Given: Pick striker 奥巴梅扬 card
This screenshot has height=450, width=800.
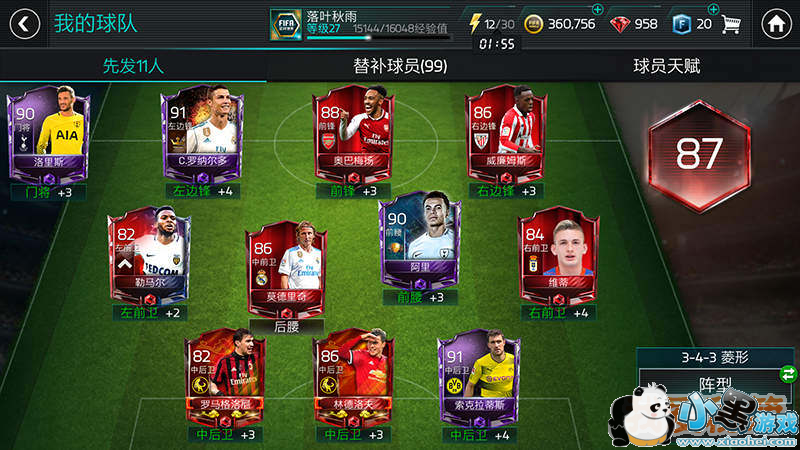Looking at the screenshot, I should (x=353, y=133).
